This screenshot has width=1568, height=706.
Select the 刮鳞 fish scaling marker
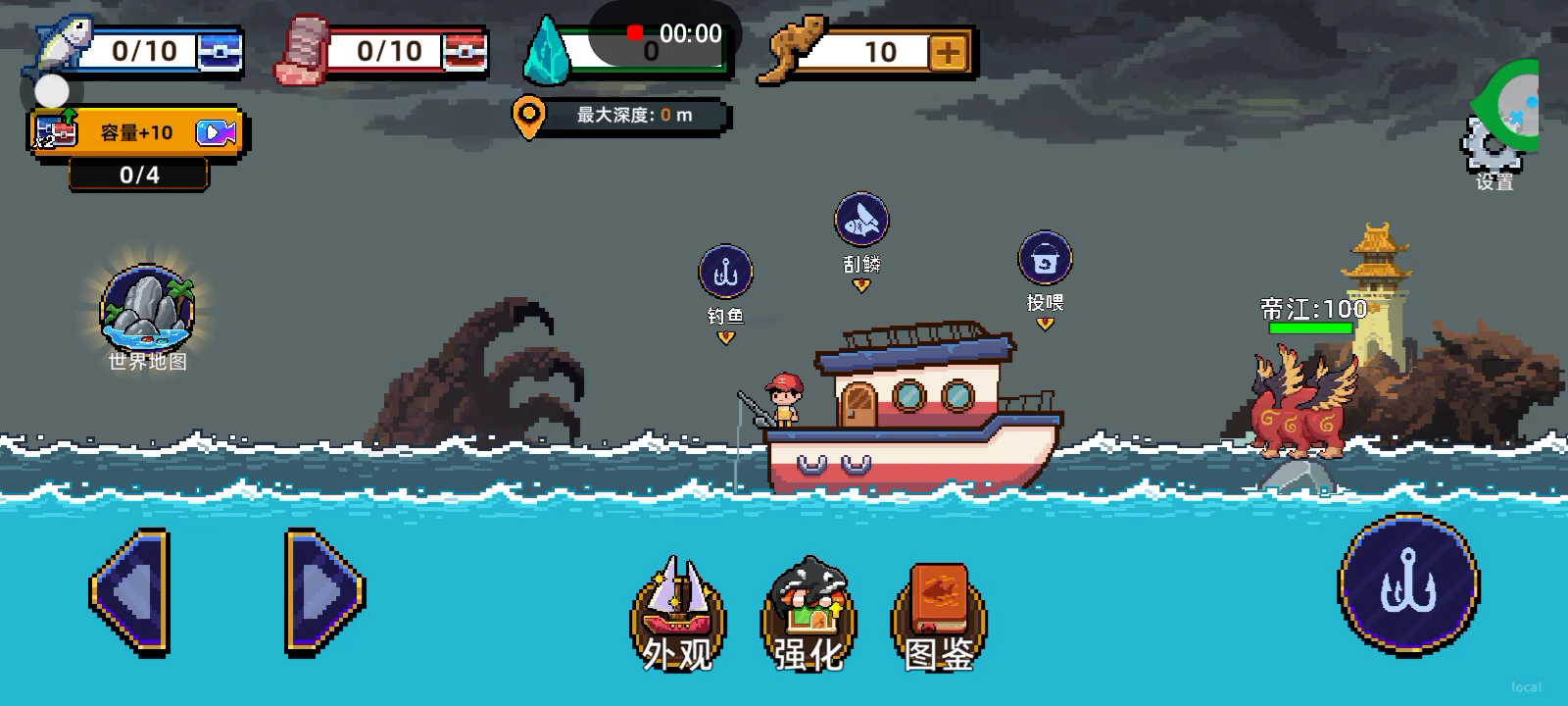pos(861,220)
